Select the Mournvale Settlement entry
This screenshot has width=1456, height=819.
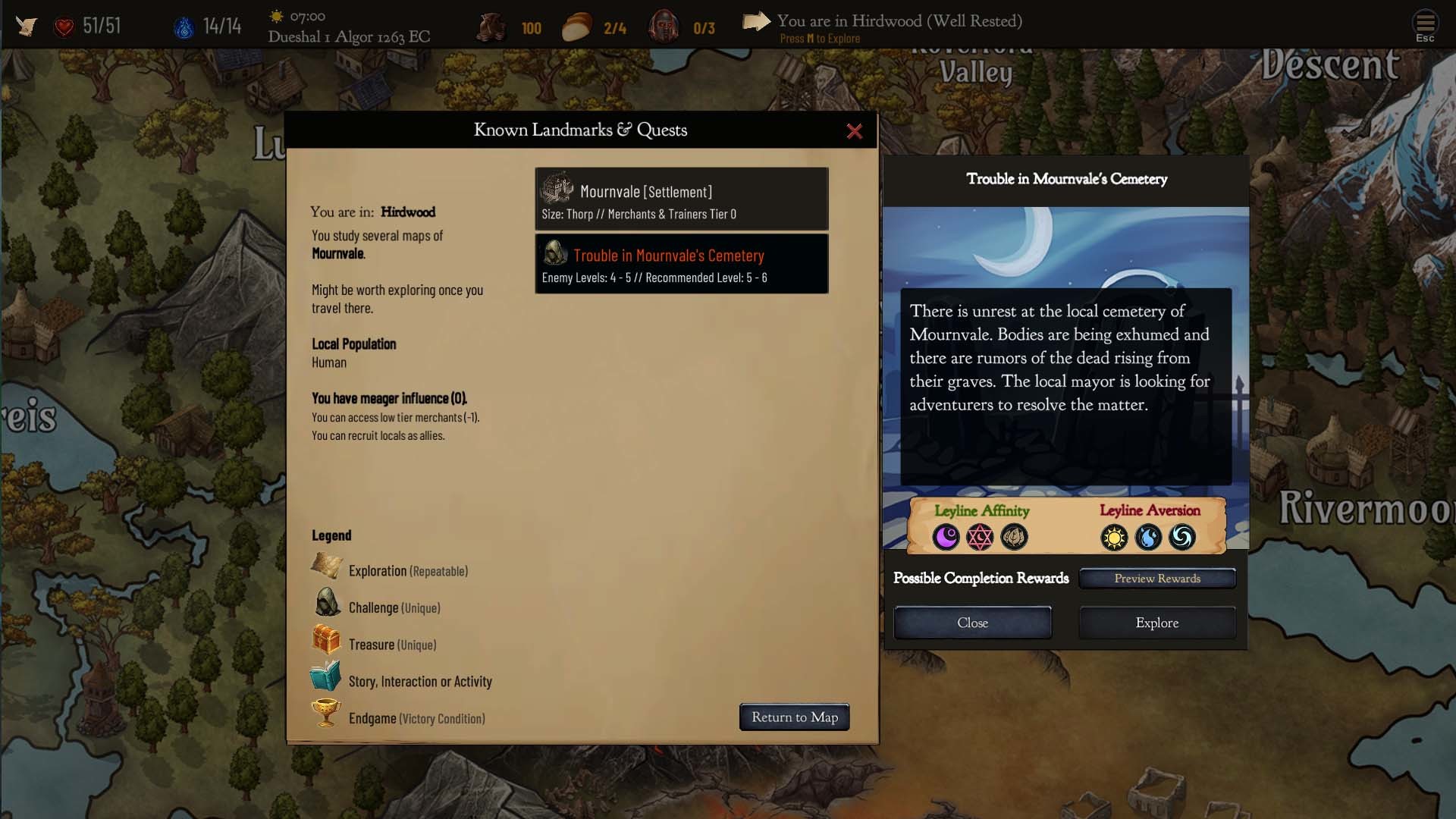point(681,199)
